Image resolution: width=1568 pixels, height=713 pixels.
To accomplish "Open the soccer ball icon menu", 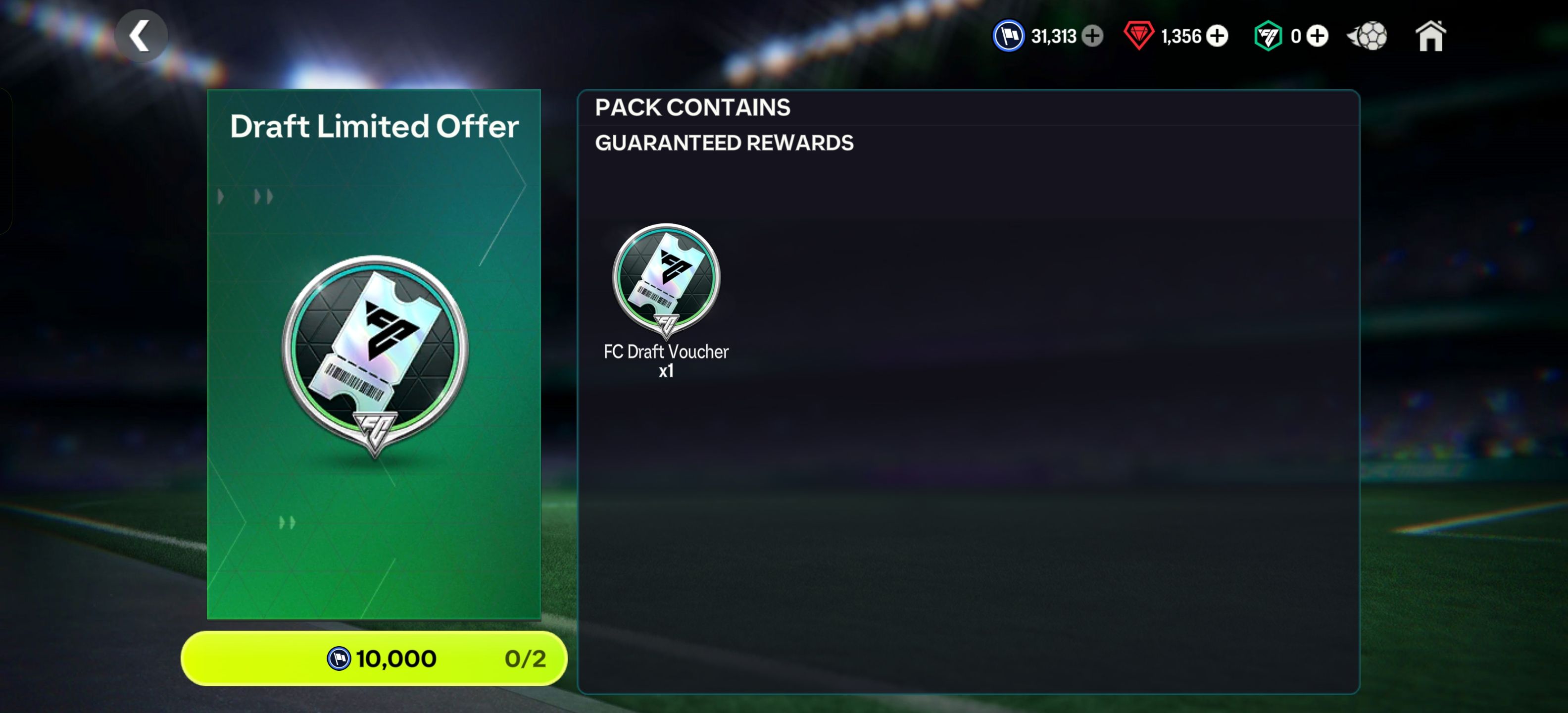I will 1369,36.
